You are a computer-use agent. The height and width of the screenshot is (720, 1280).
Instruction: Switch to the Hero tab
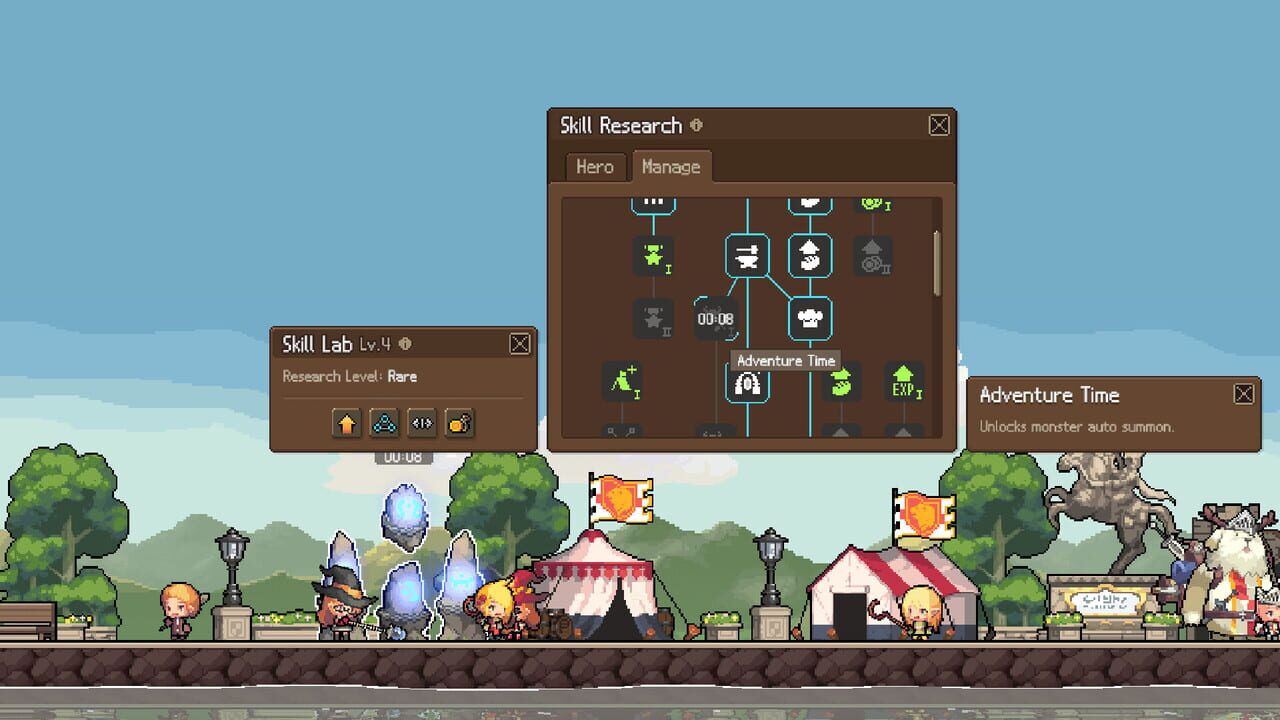pos(594,167)
